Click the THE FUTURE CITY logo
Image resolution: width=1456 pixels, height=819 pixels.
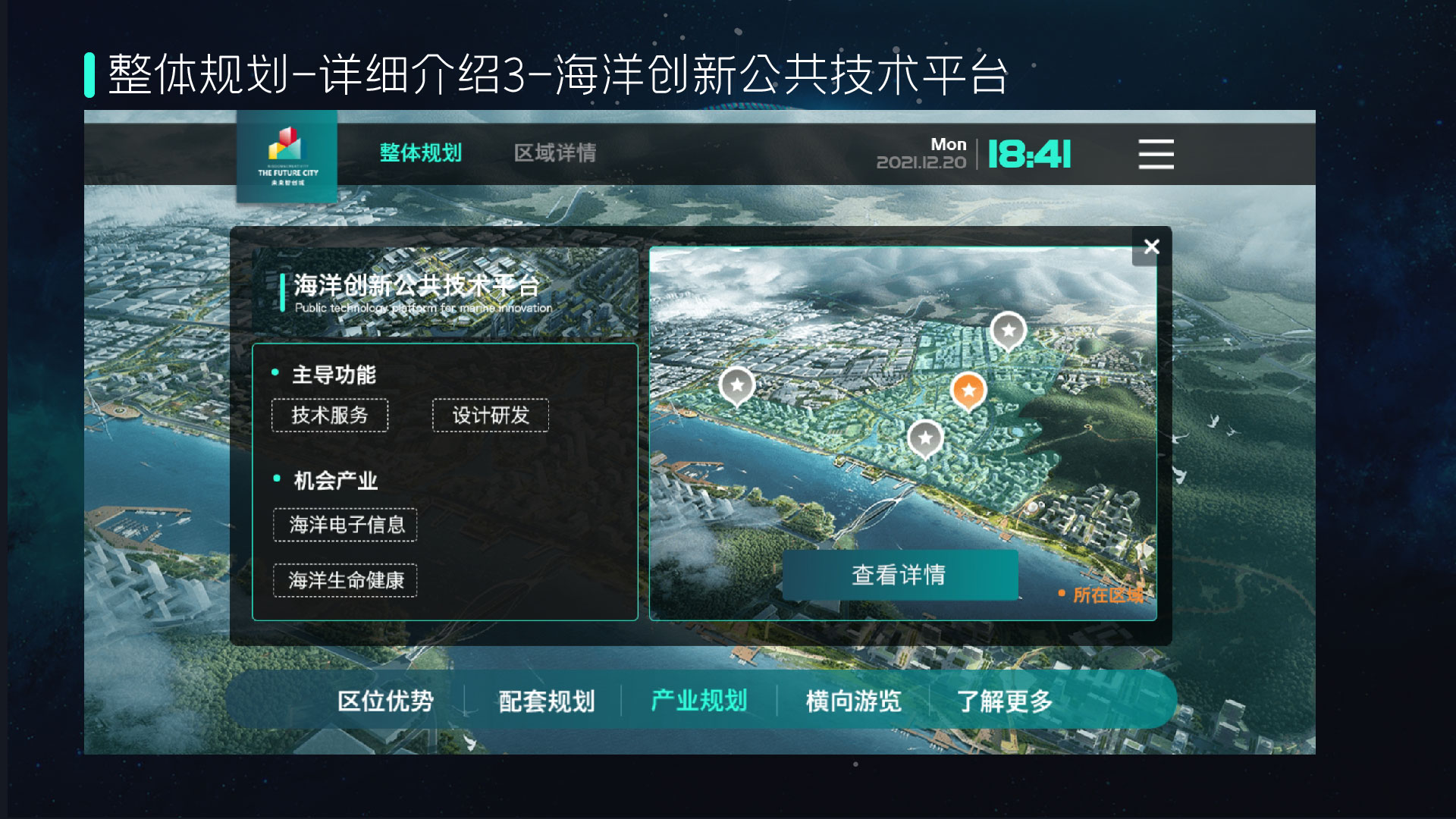pyautogui.click(x=287, y=155)
